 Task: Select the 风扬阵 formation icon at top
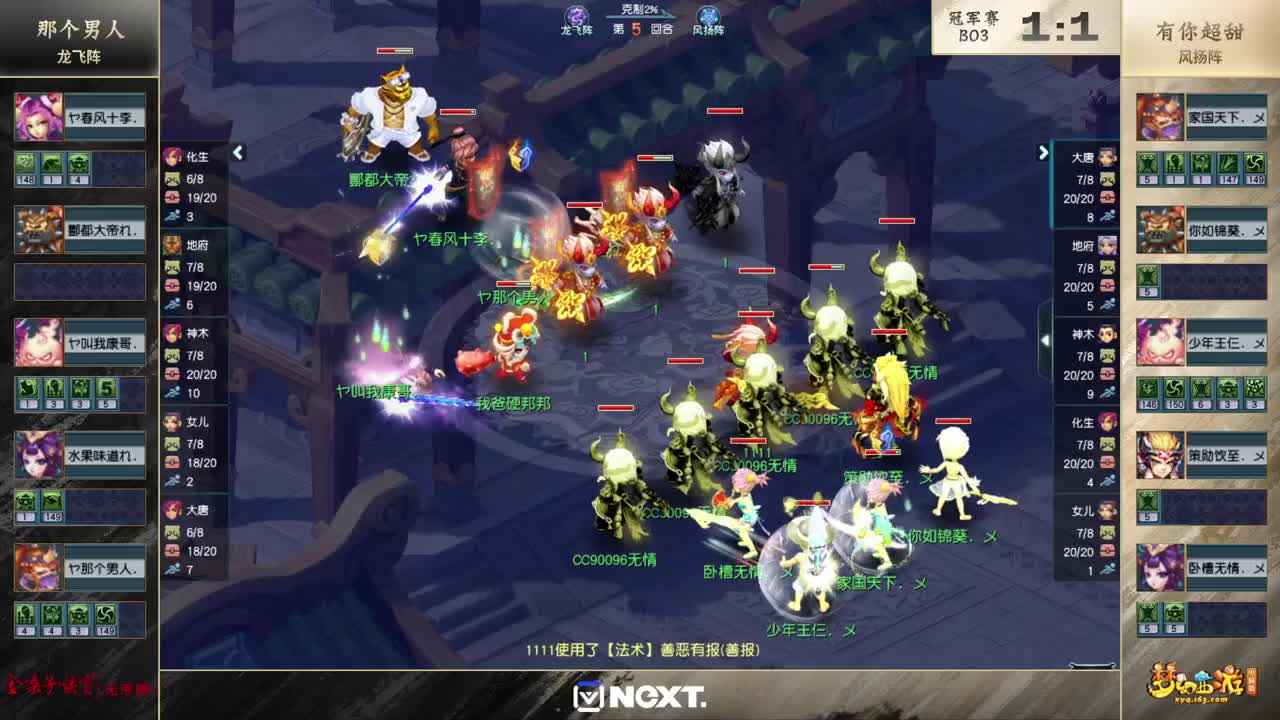point(708,15)
